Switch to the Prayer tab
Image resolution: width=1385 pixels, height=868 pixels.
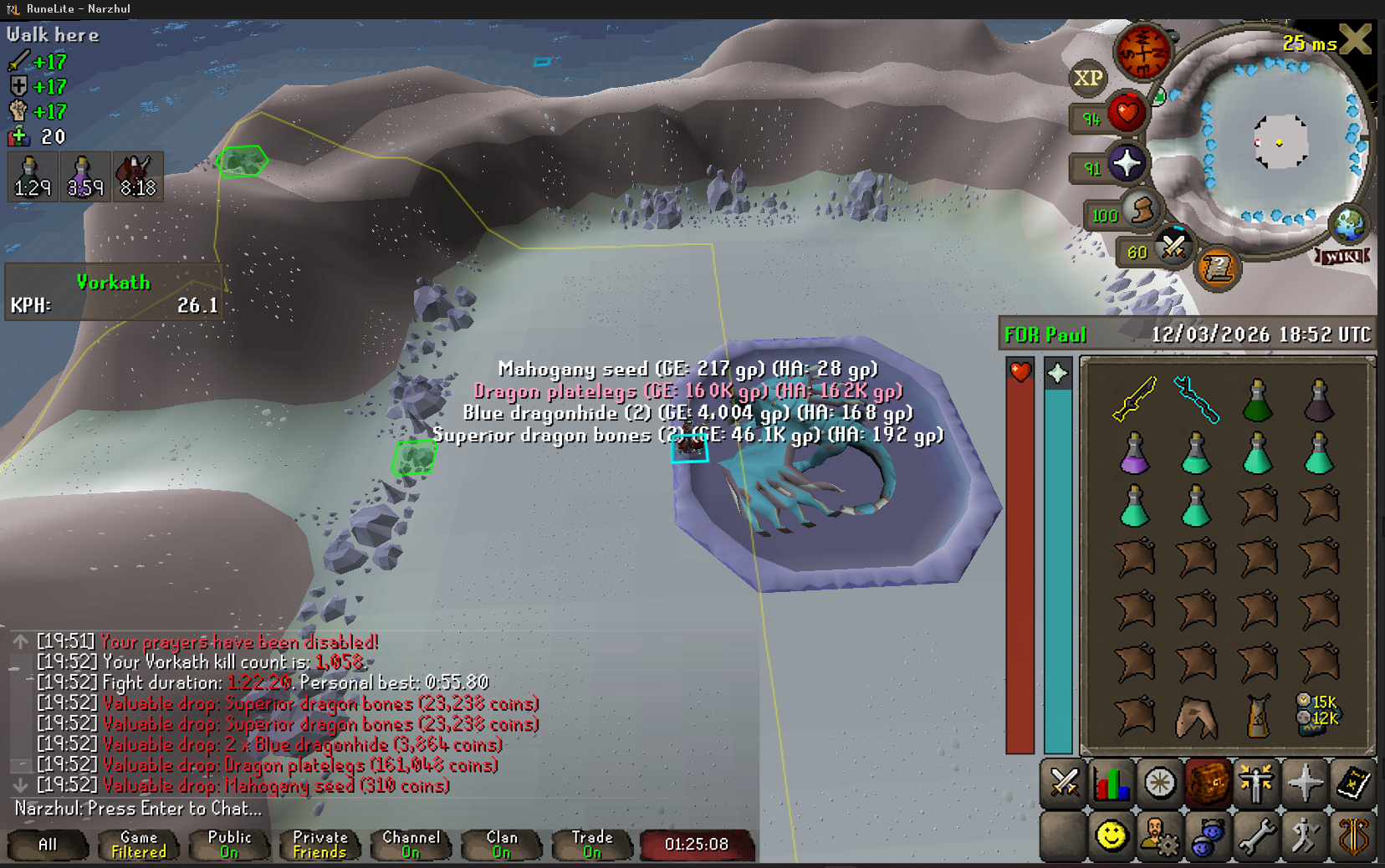pos(1305,784)
